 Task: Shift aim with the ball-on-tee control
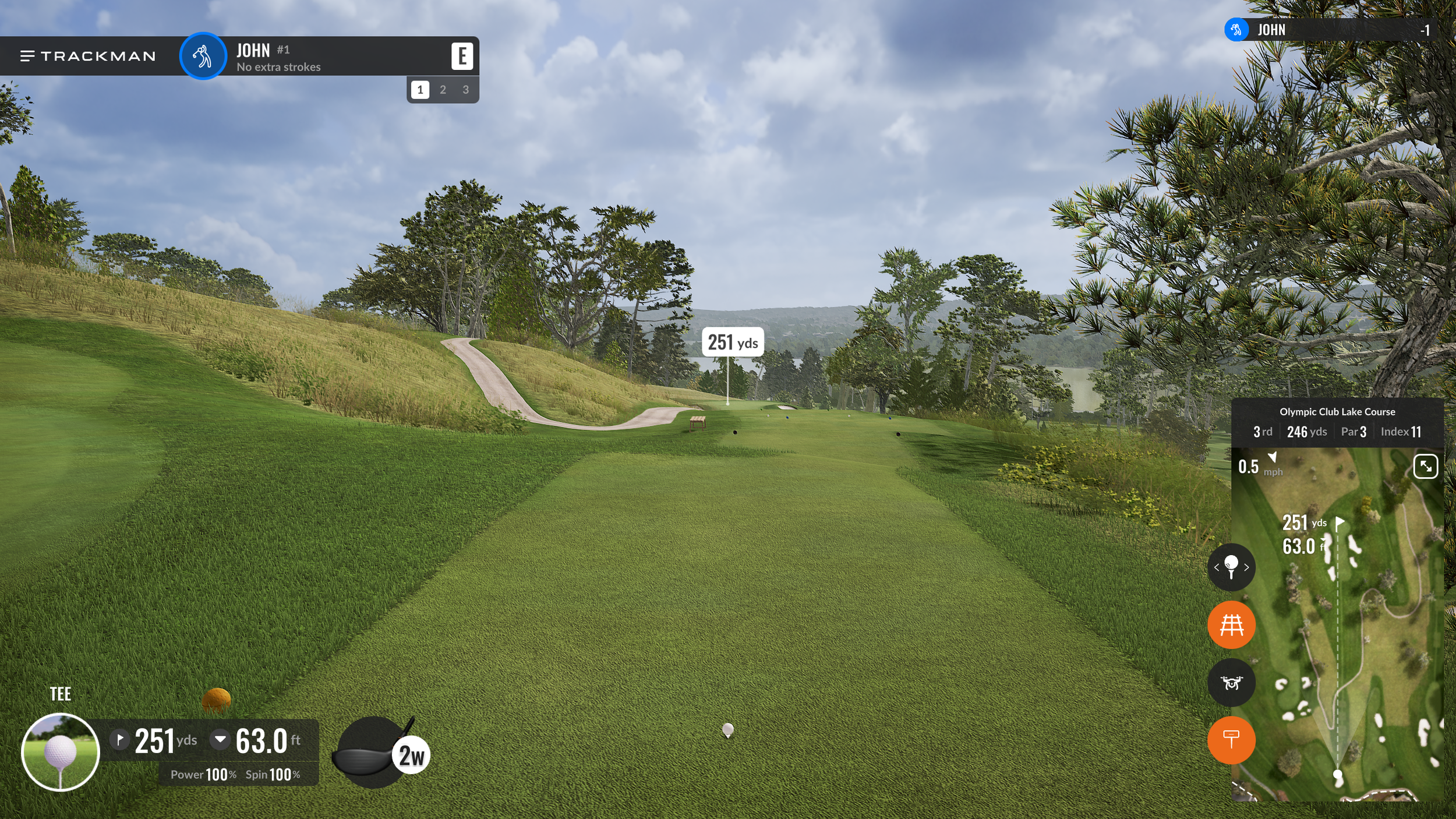(x=1231, y=567)
